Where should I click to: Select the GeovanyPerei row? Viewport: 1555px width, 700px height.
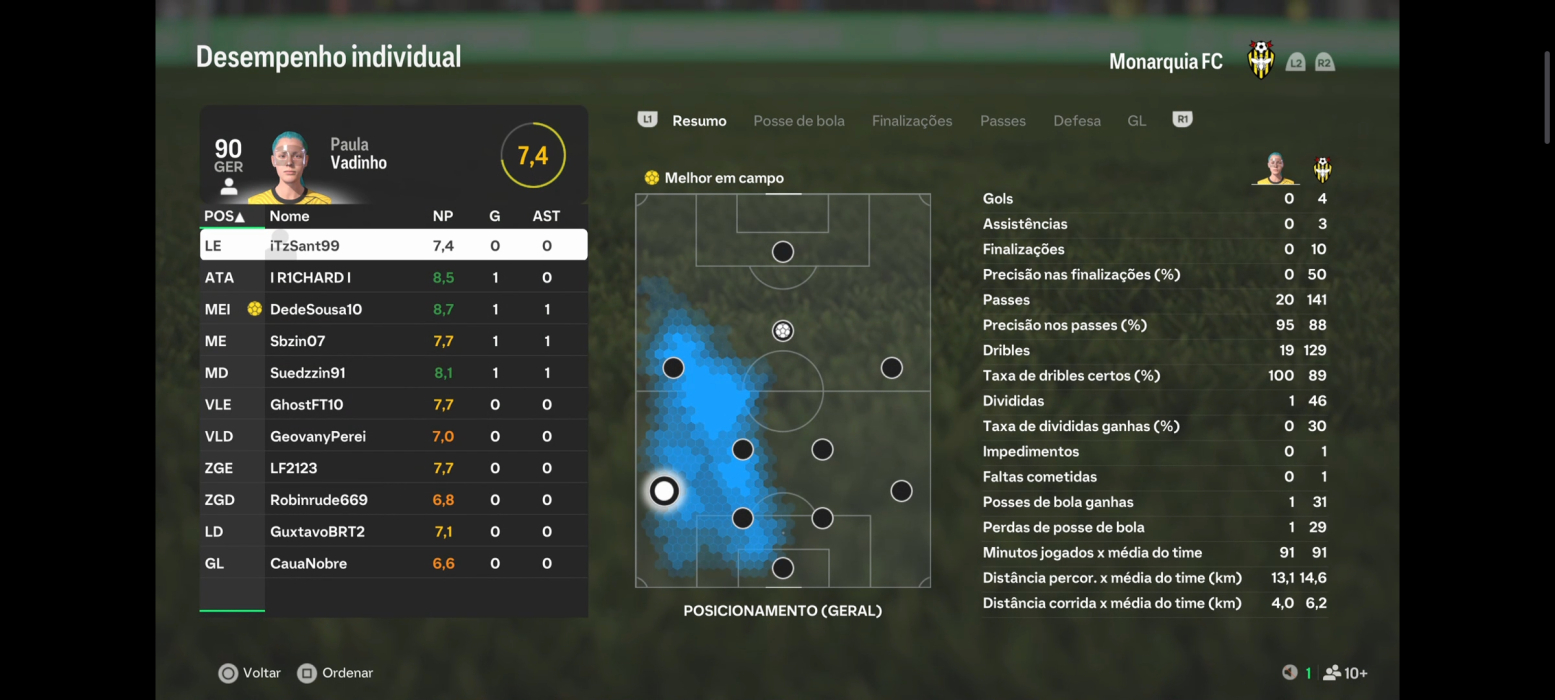[x=393, y=437]
